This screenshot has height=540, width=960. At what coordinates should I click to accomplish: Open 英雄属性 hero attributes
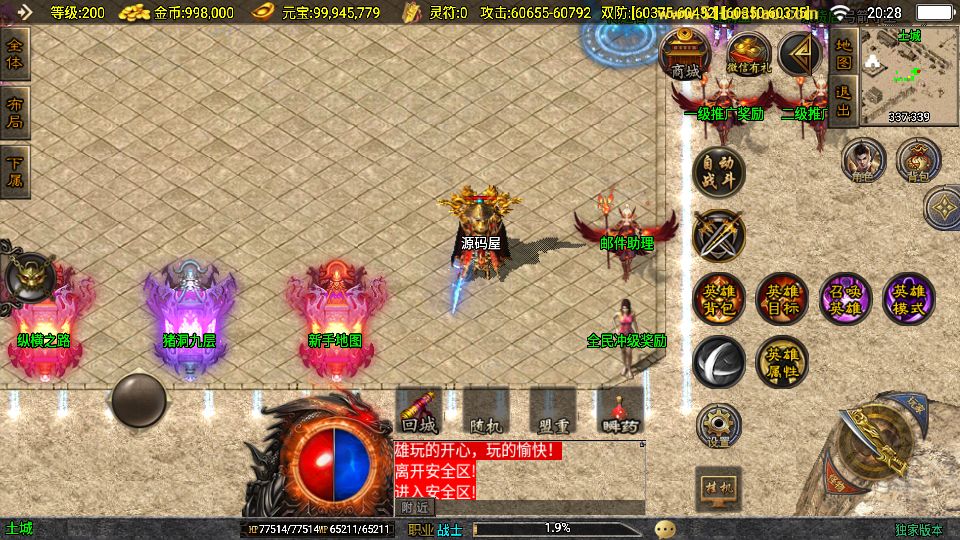point(781,361)
